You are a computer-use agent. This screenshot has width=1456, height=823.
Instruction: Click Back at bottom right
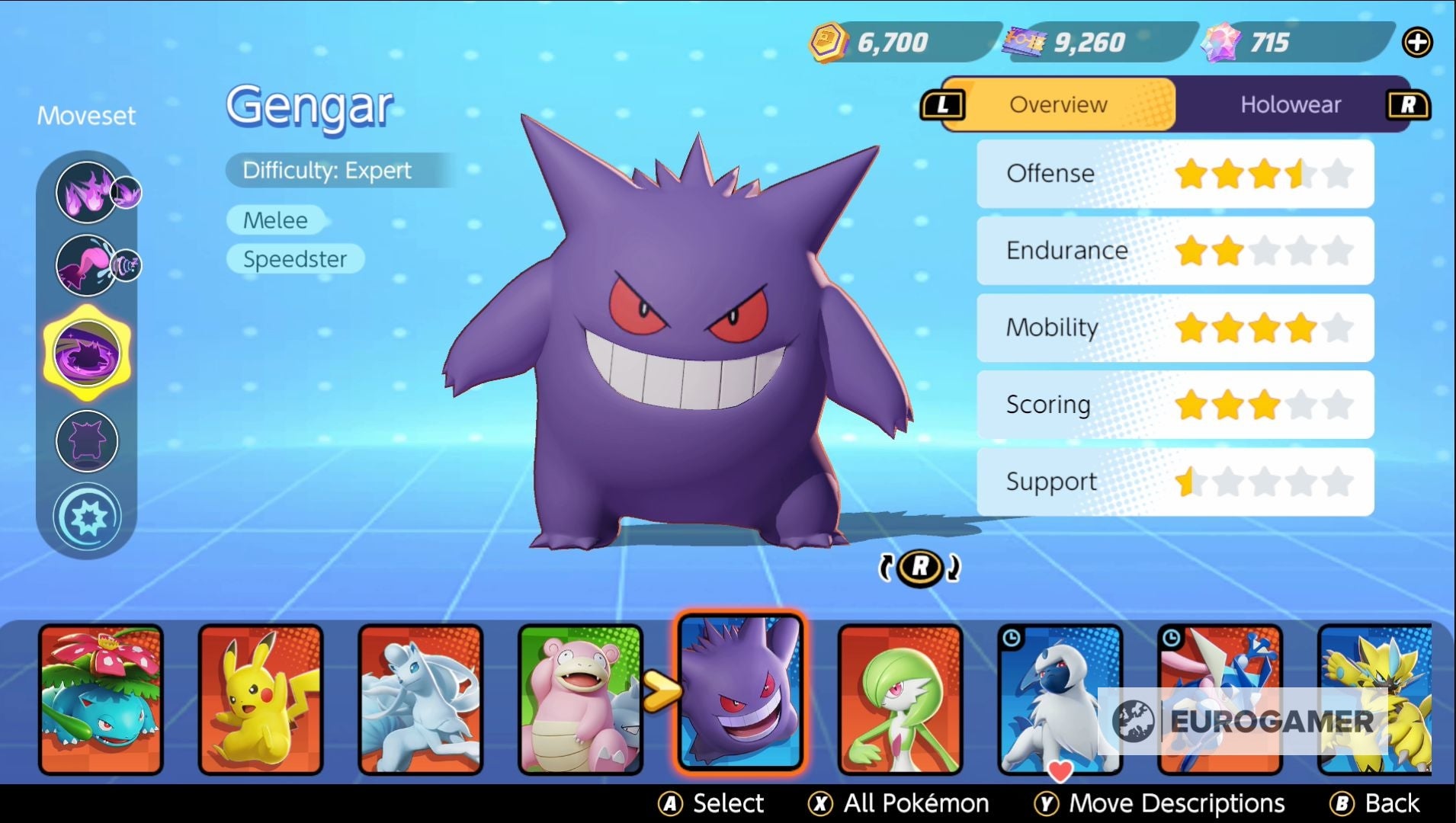pos(1390,802)
